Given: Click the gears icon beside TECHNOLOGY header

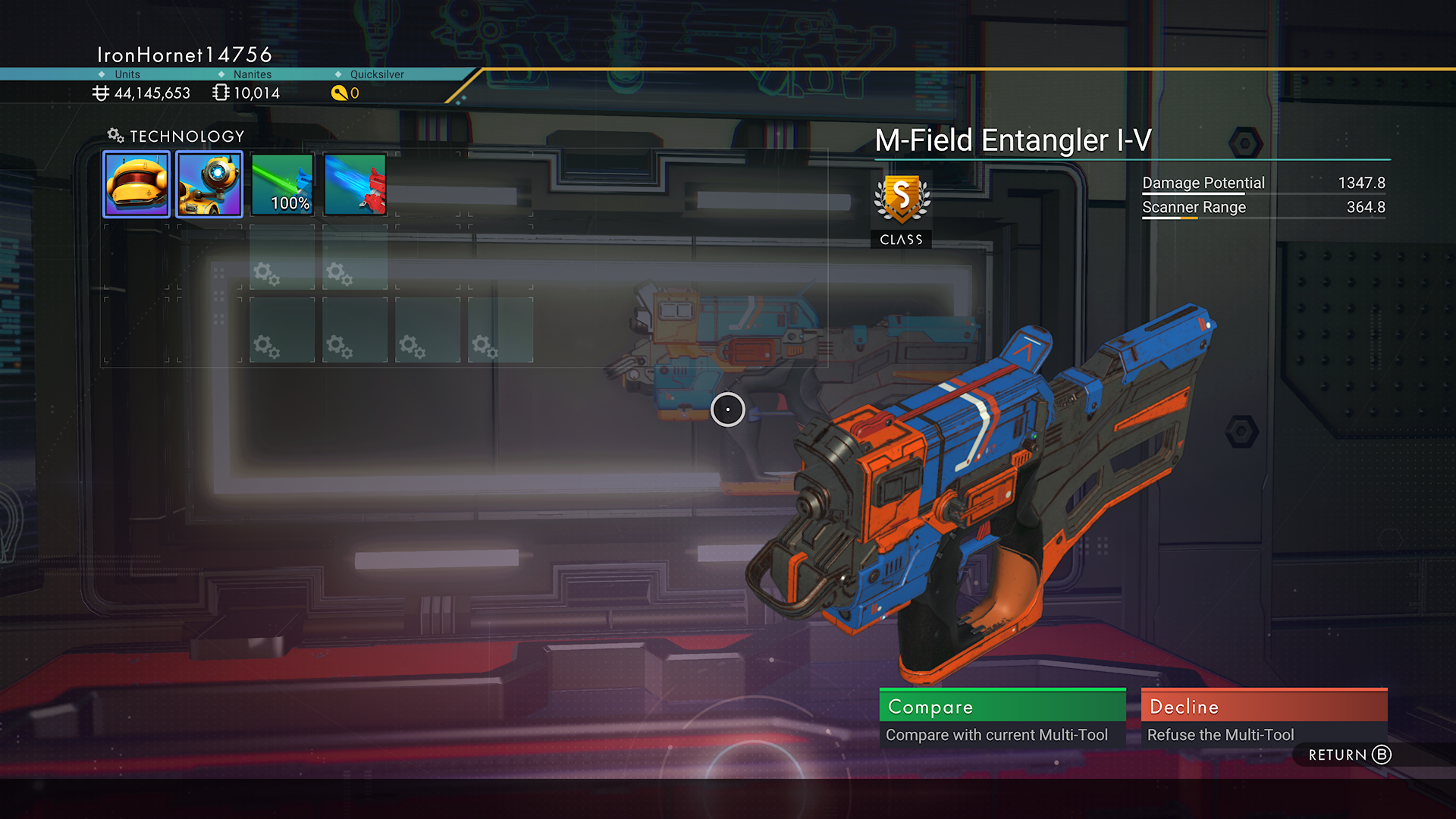Looking at the screenshot, I should [x=115, y=135].
